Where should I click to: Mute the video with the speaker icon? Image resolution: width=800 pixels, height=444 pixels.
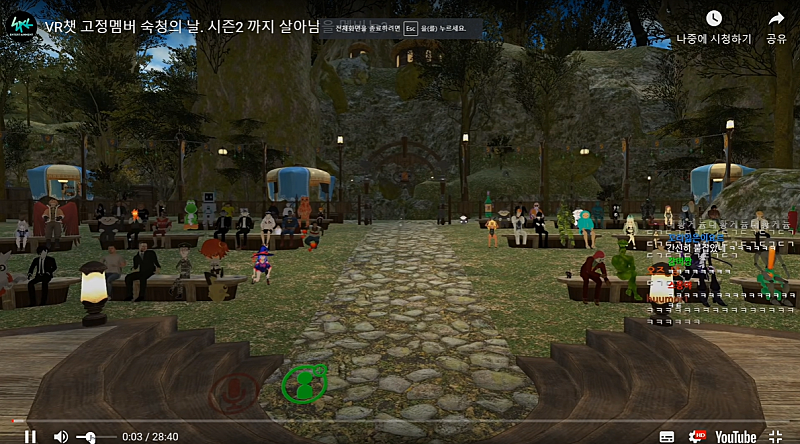click(x=60, y=436)
